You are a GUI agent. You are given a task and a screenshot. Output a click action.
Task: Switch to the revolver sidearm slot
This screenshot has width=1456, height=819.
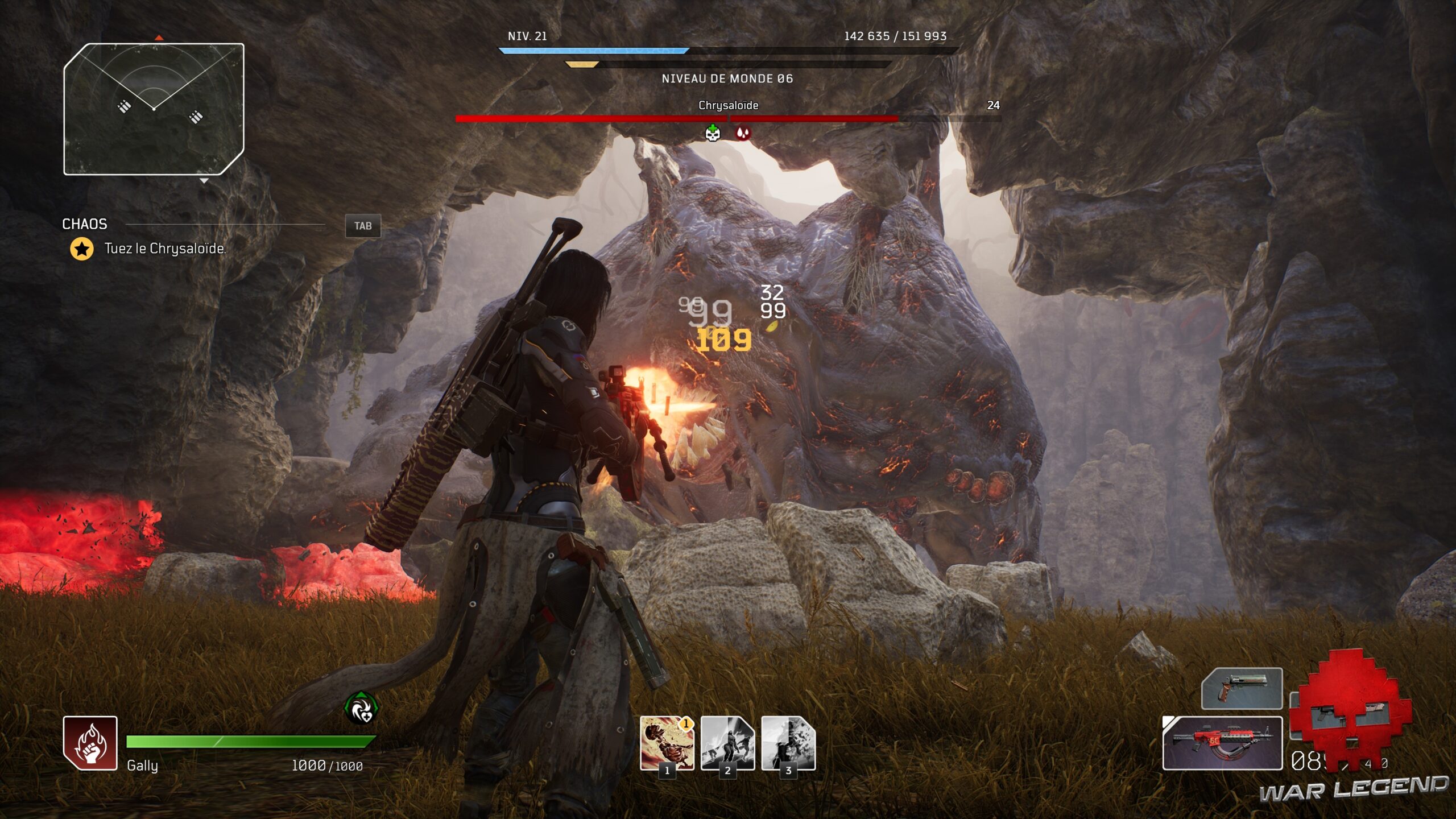(1242, 689)
